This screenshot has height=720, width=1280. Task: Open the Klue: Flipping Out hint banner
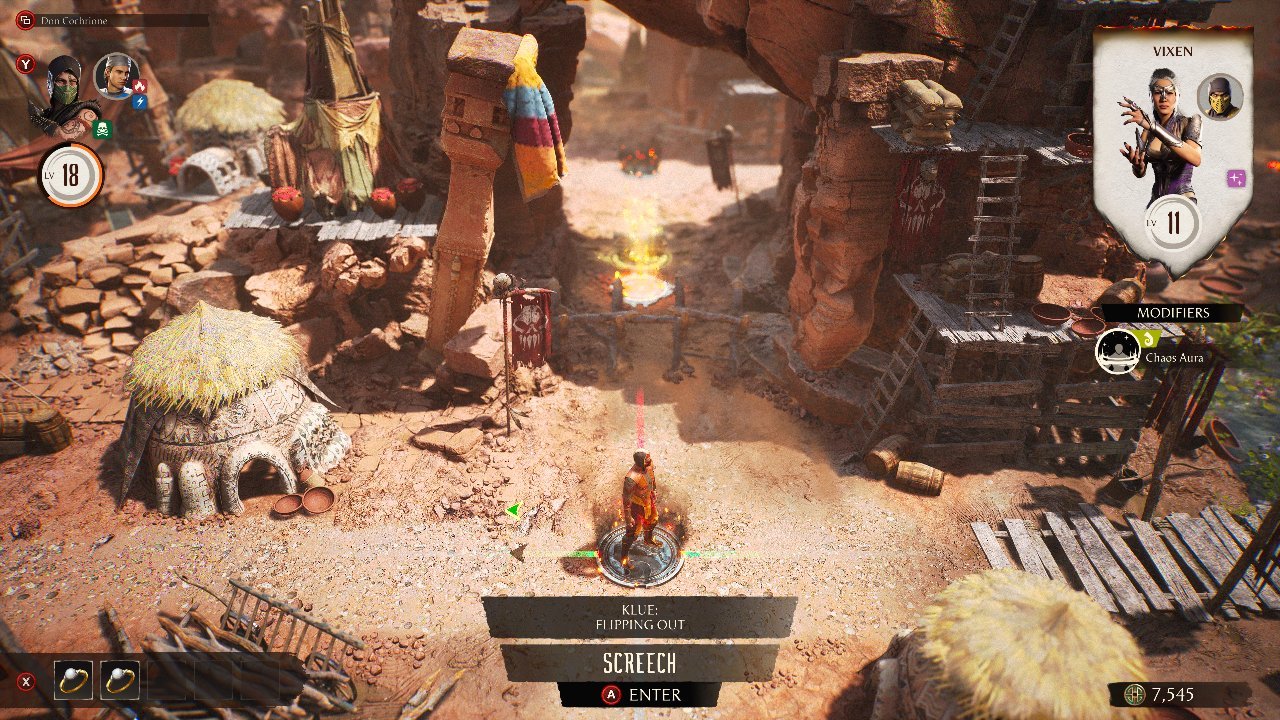click(639, 617)
